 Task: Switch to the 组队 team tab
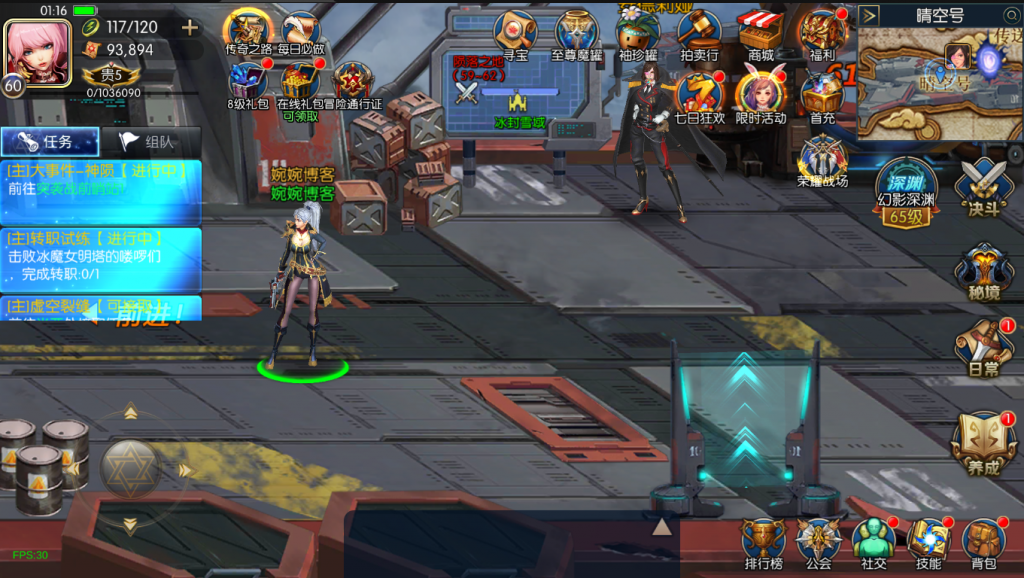click(150, 142)
